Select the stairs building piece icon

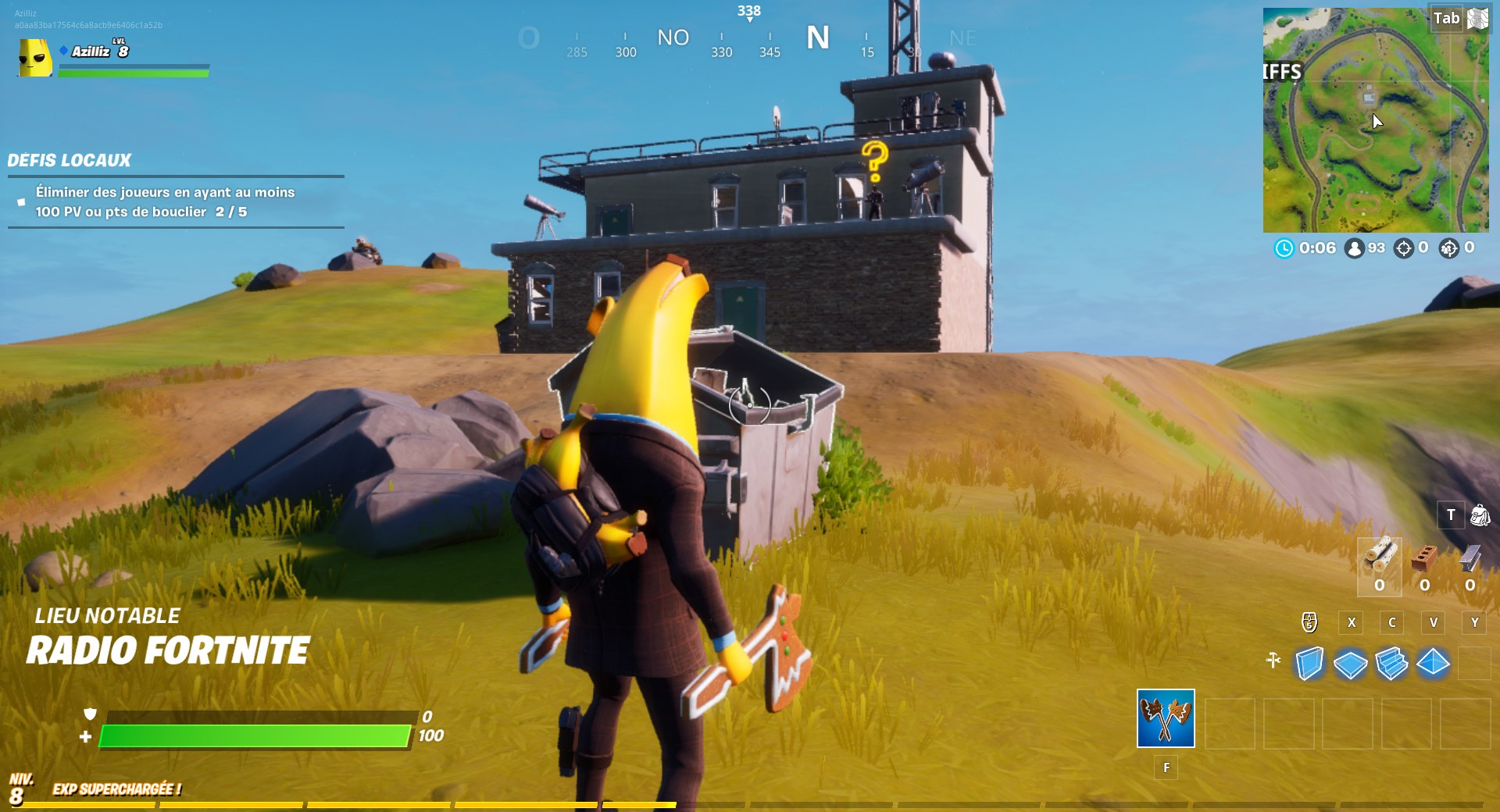1391,663
